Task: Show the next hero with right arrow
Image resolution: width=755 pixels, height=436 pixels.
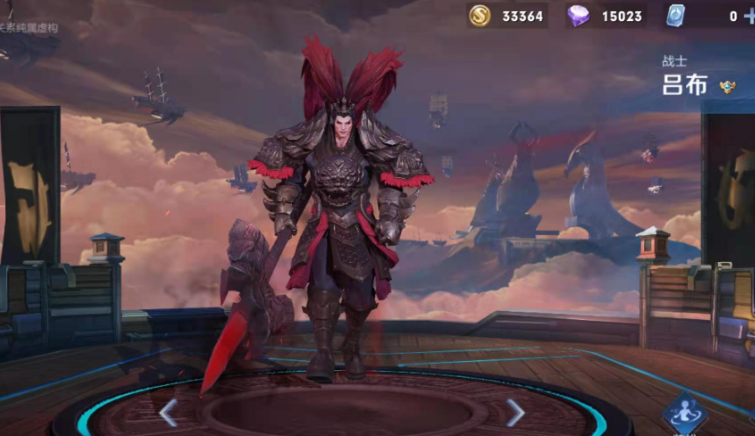Action: tap(515, 411)
